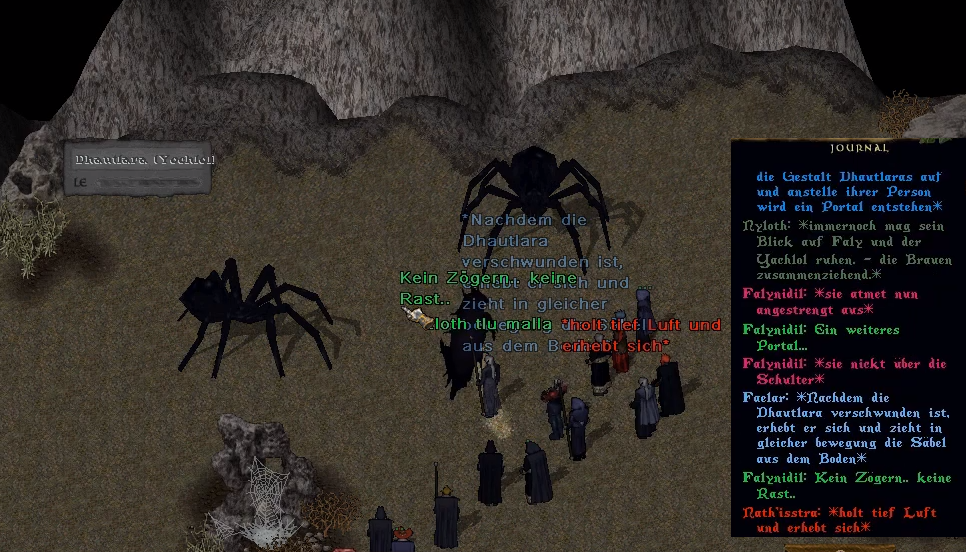The image size is (966, 552).
Task: Select Nath'isstra's red journal entry
Action: 839,520
